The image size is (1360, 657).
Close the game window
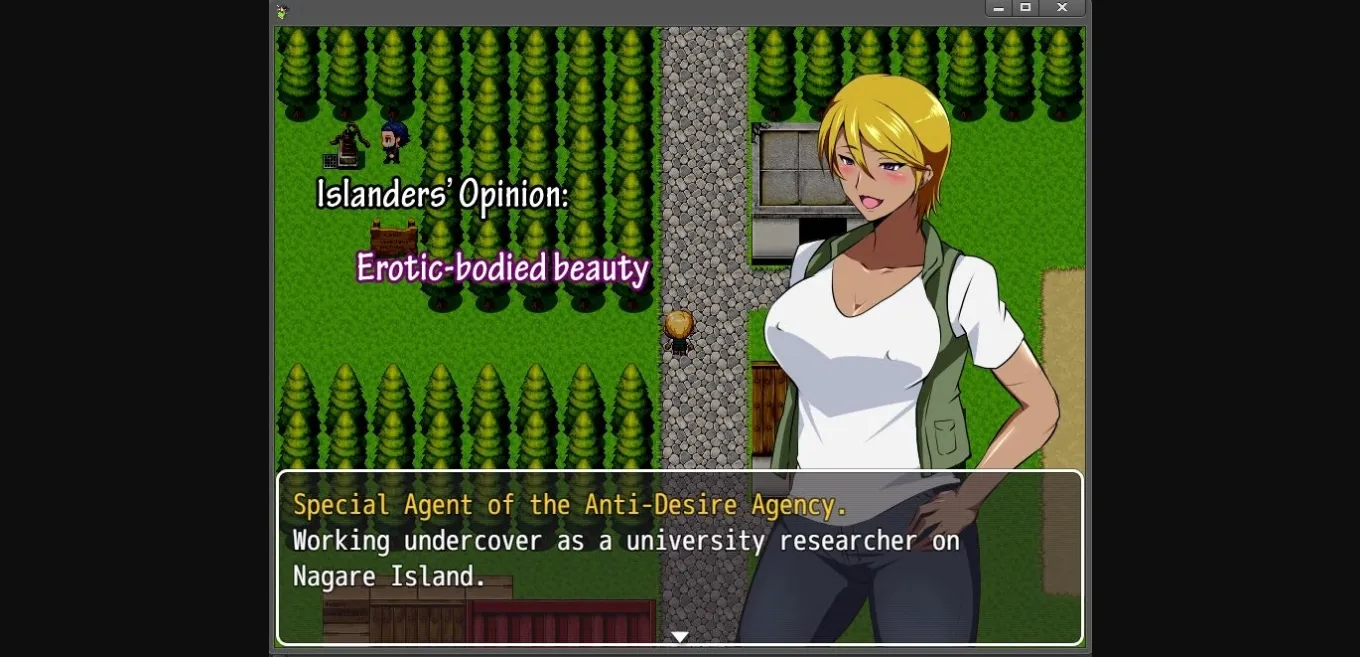[1062, 8]
